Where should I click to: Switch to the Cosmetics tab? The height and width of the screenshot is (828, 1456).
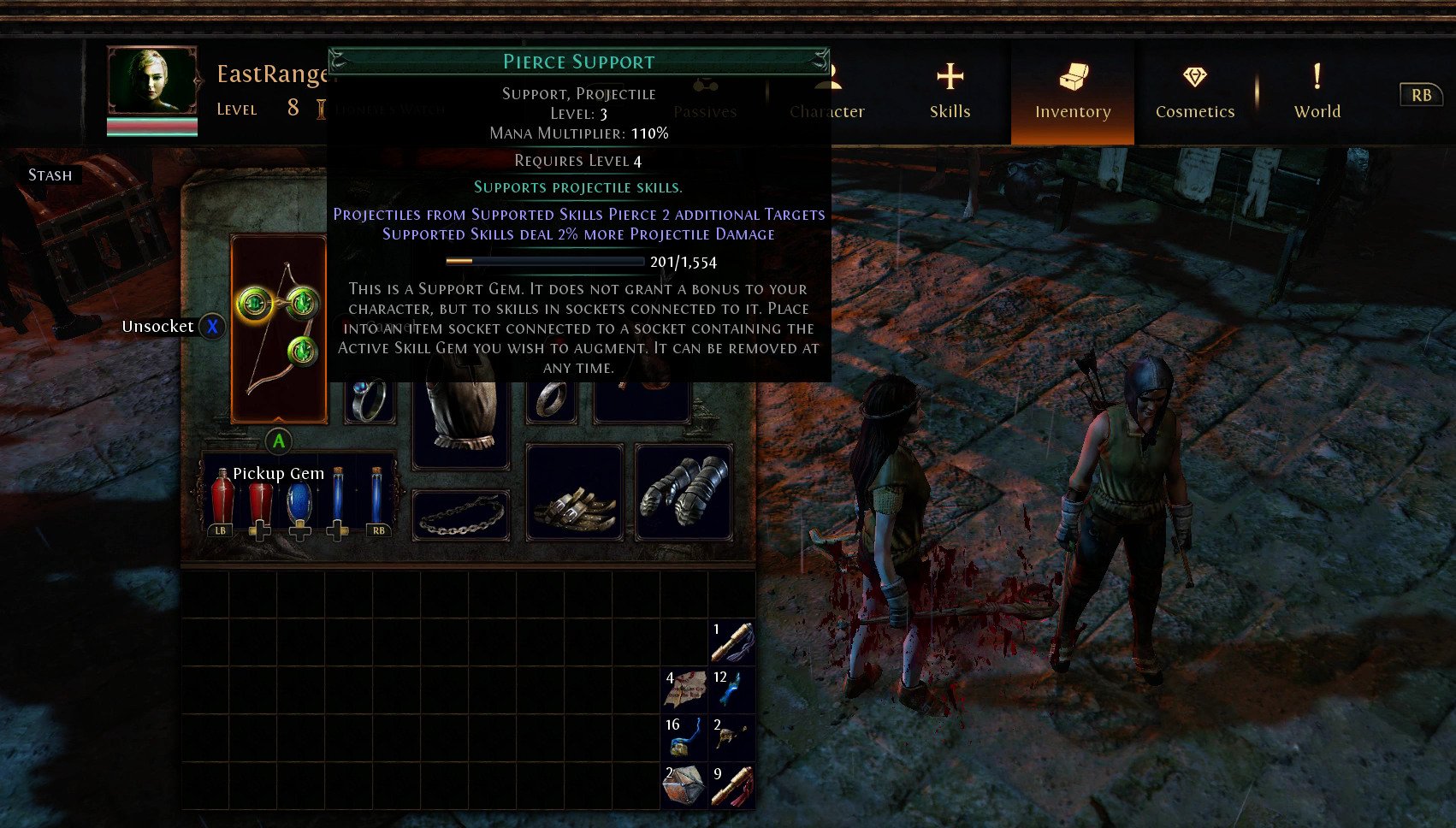1194,92
